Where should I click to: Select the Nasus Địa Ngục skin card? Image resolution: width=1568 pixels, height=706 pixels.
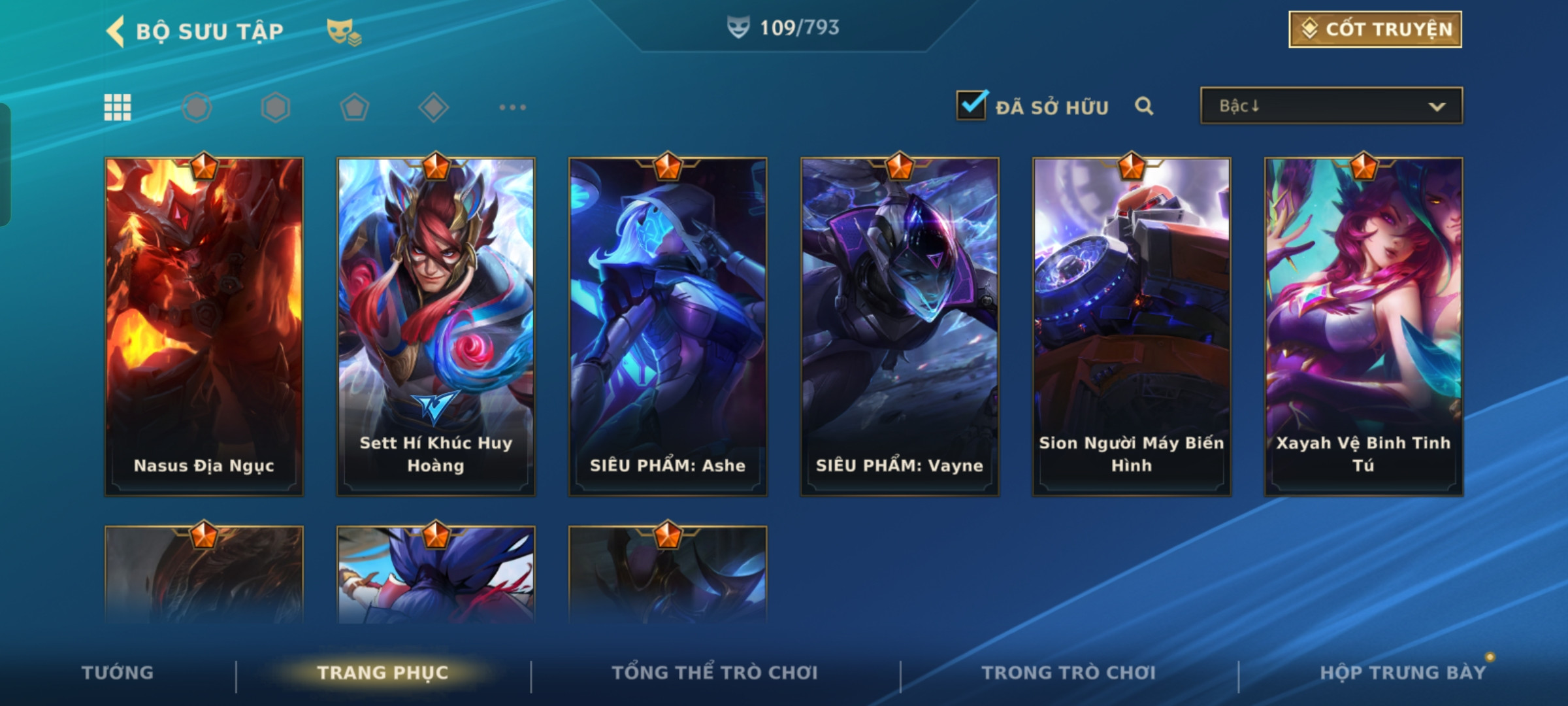pos(204,327)
